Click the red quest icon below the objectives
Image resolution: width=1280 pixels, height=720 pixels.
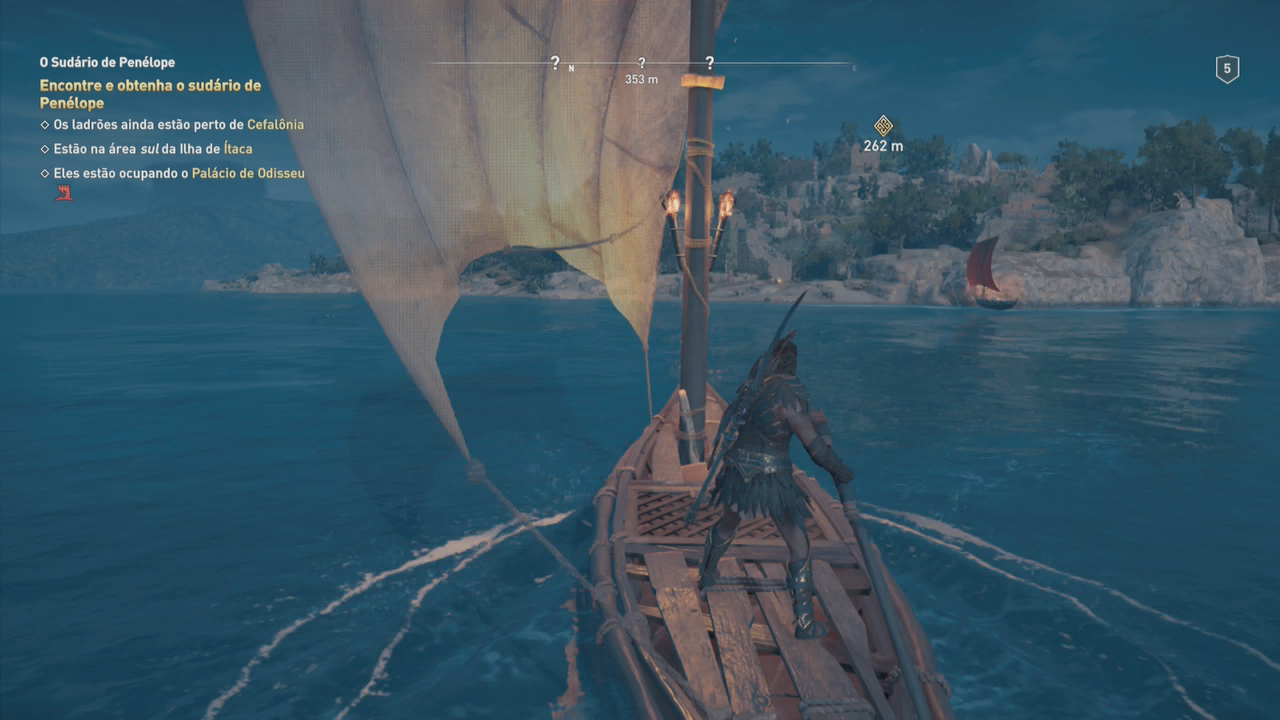point(64,193)
